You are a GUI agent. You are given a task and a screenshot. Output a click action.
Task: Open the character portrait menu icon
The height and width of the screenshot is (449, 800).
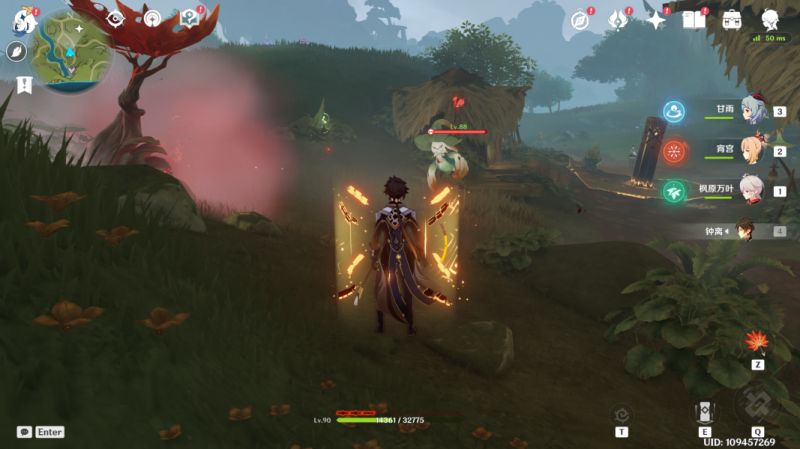coord(771,20)
